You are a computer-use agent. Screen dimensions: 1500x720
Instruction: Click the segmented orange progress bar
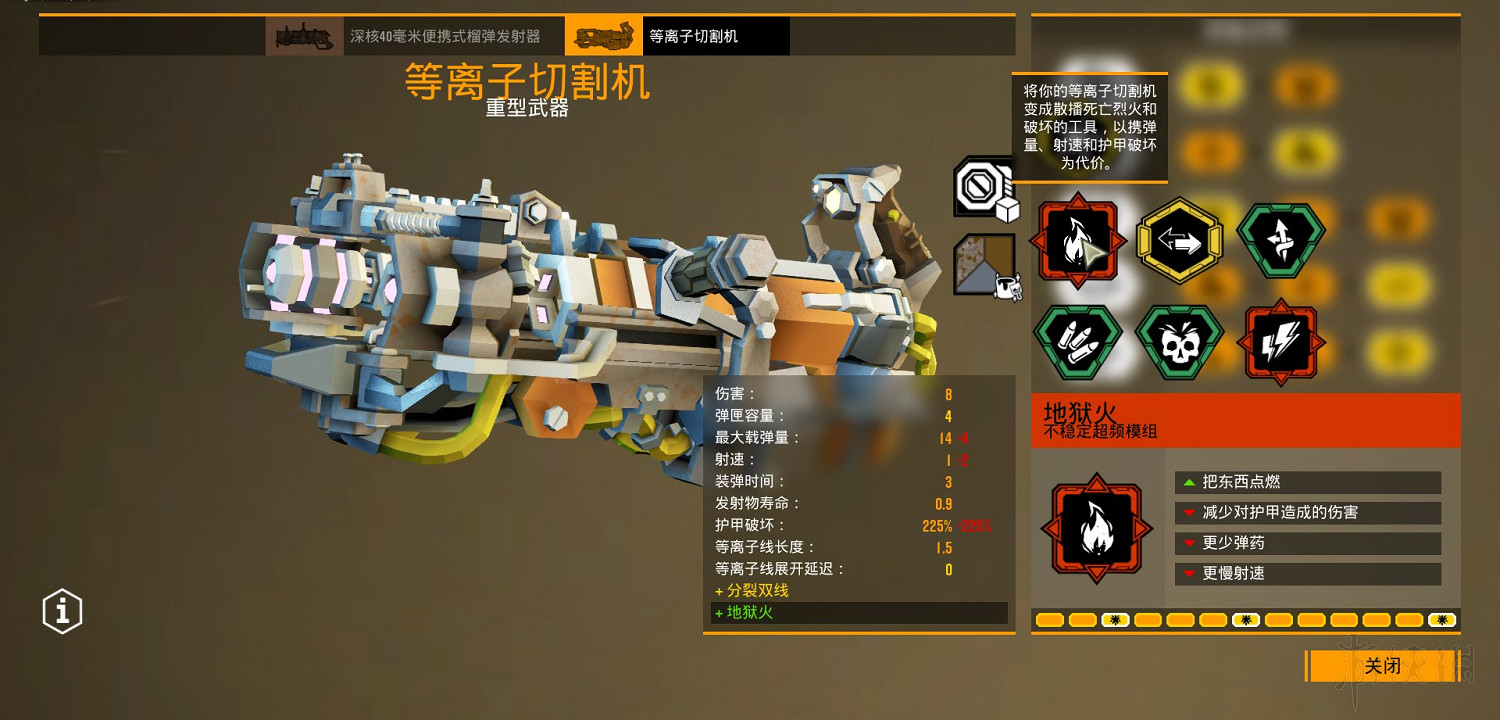[1245, 620]
